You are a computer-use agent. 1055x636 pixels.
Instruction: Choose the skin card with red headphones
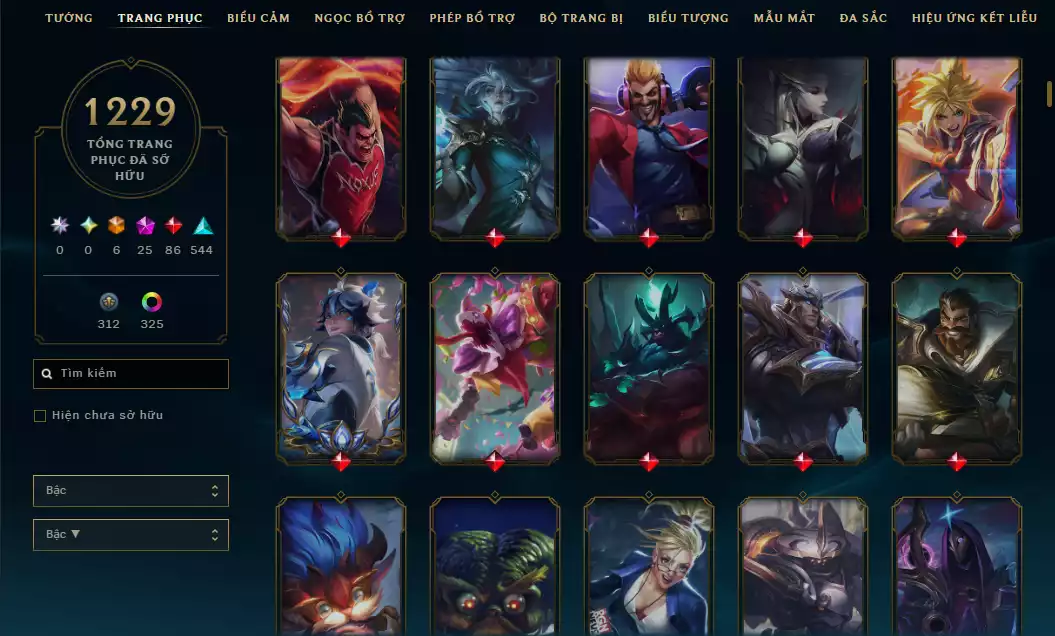click(649, 147)
